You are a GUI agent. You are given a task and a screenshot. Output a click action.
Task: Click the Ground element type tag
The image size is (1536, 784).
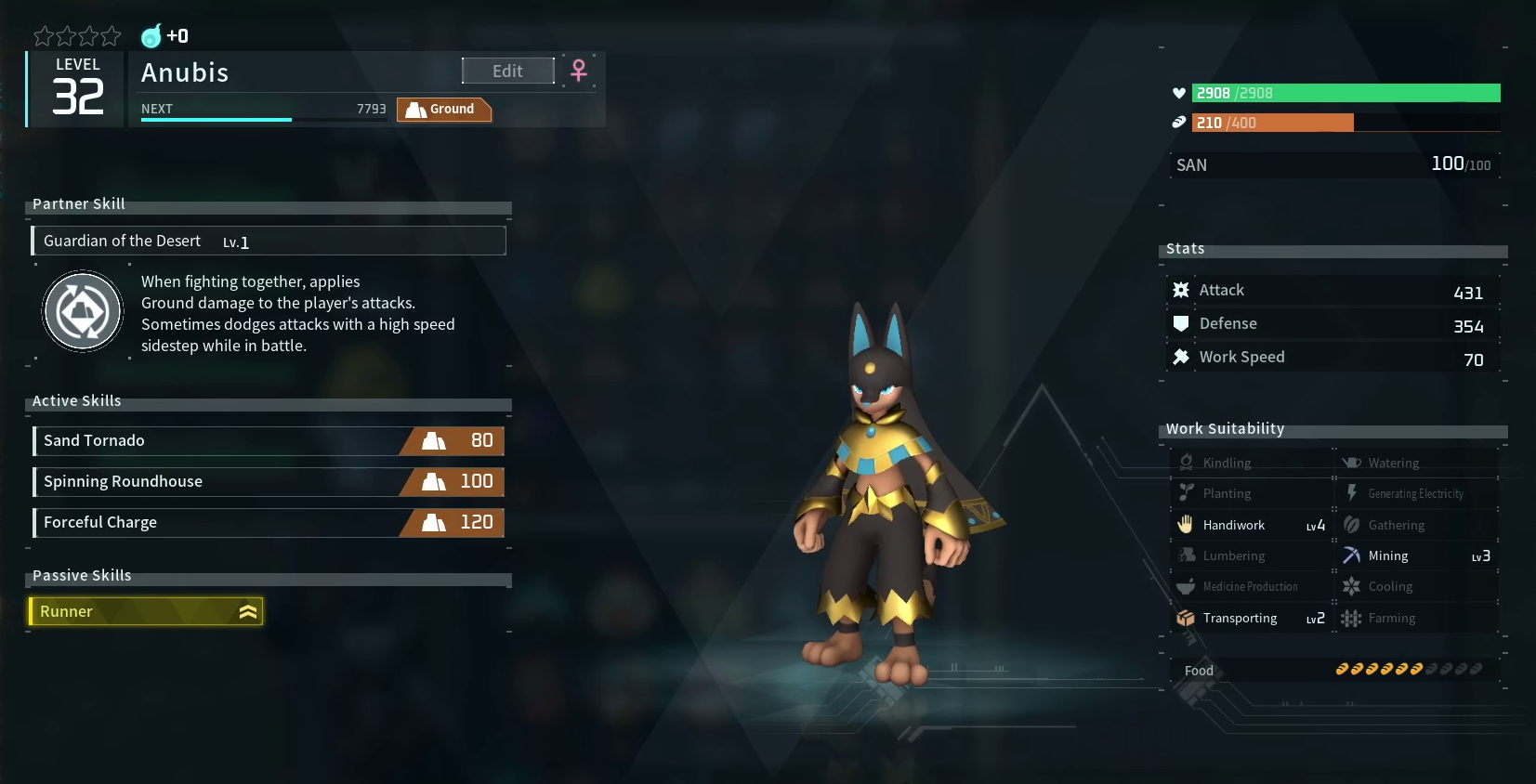(443, 110)
